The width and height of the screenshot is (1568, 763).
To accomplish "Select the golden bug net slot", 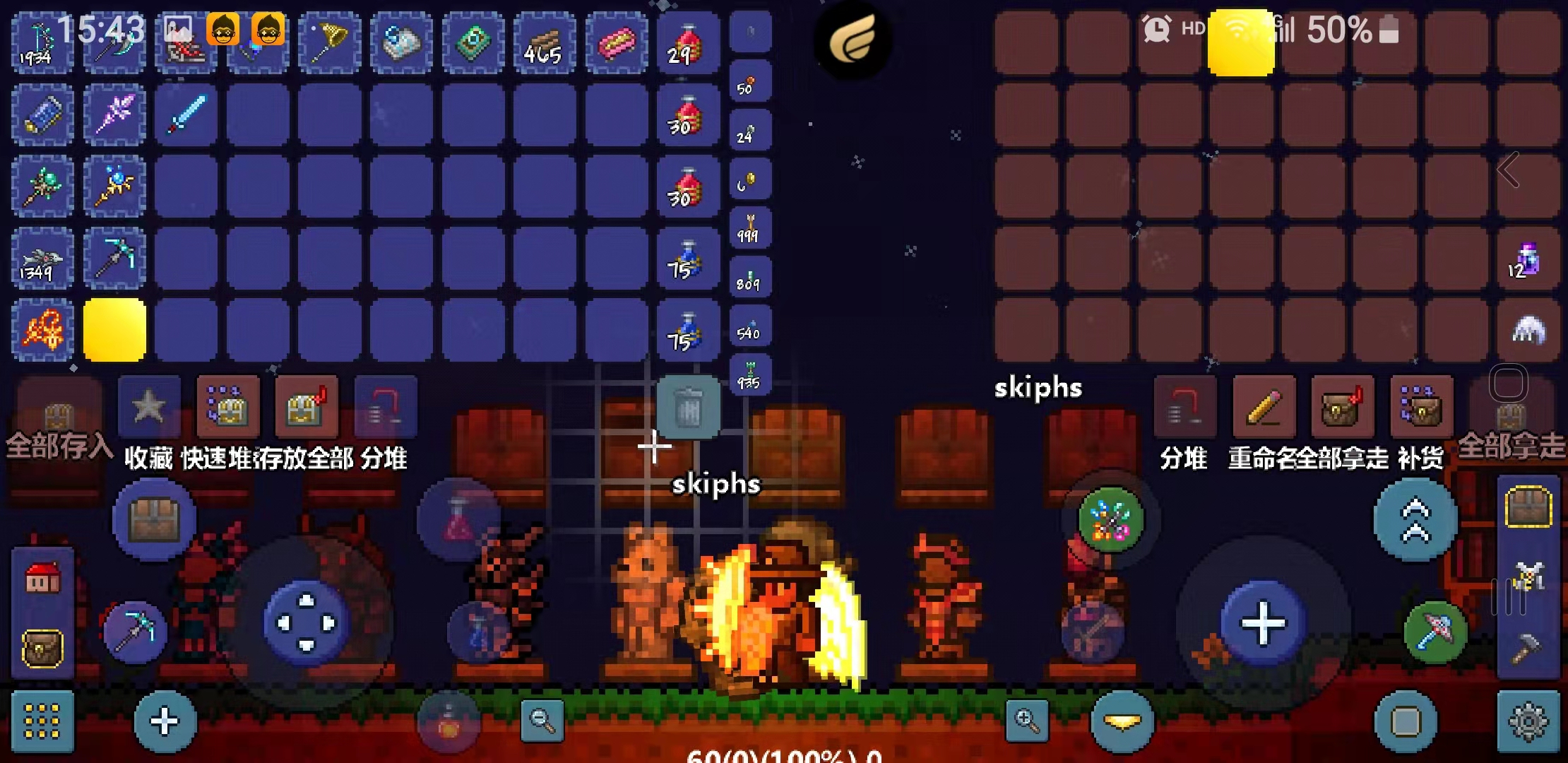I will (329, 44).
